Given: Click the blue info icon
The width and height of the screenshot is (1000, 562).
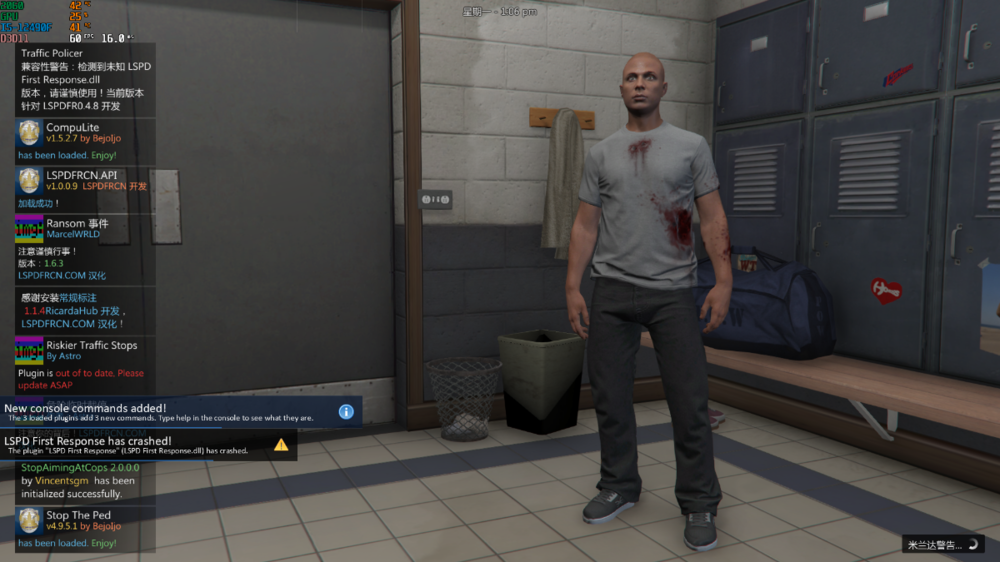Looking at the screenshot, I should tap(346, 411).
